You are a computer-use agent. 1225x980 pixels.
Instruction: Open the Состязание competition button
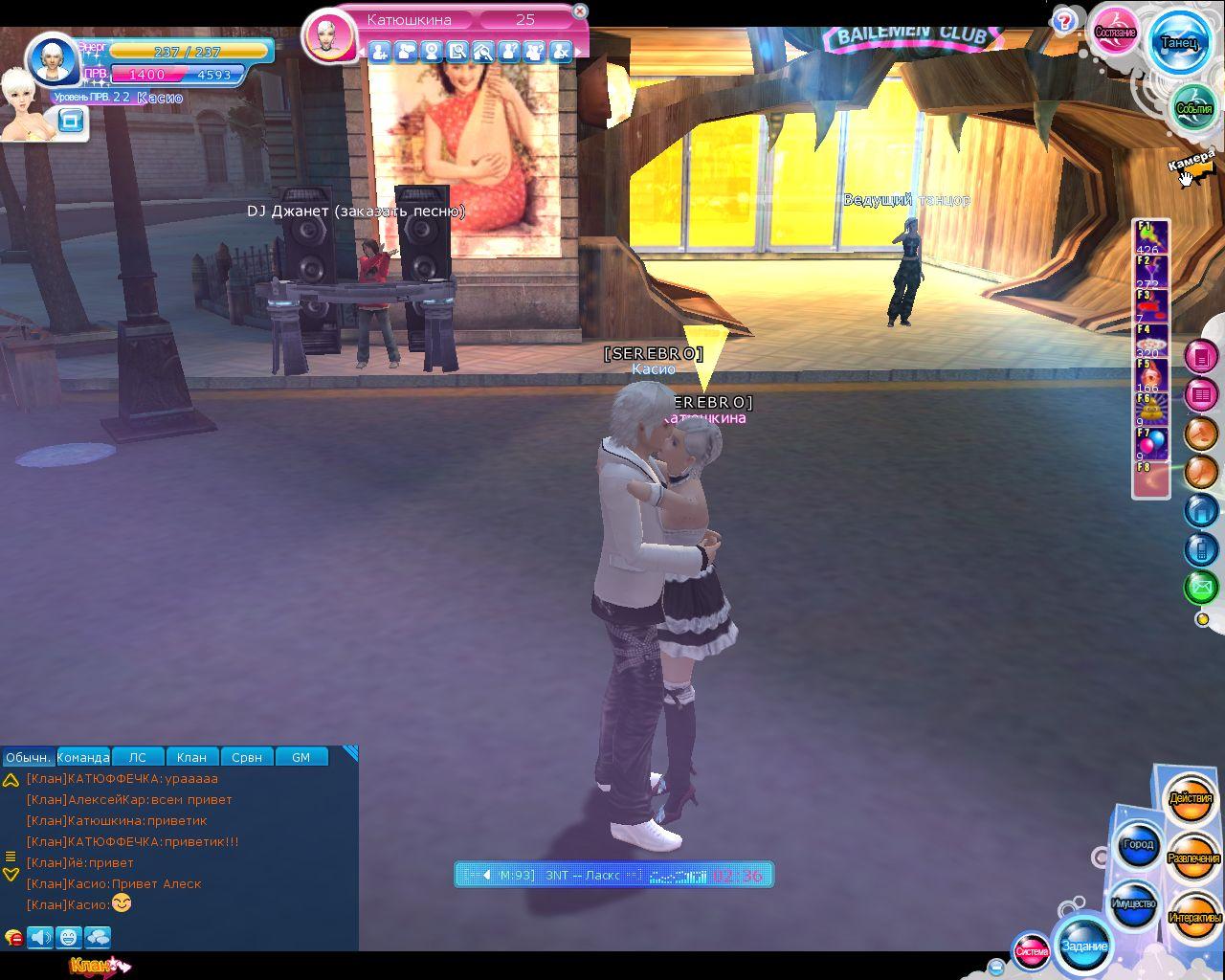(1115, 32)
